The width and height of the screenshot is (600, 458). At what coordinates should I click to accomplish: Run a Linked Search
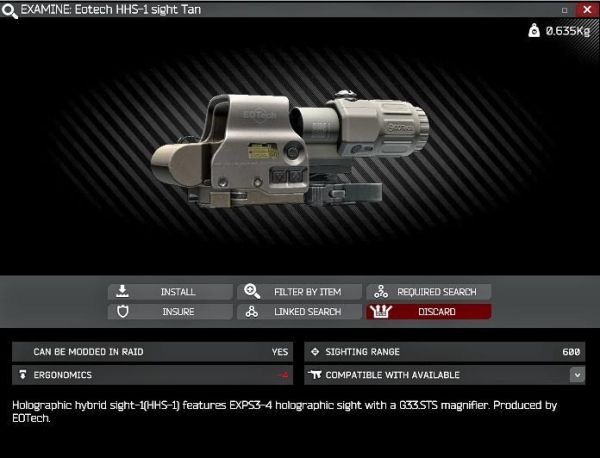[x=299, y=312]
